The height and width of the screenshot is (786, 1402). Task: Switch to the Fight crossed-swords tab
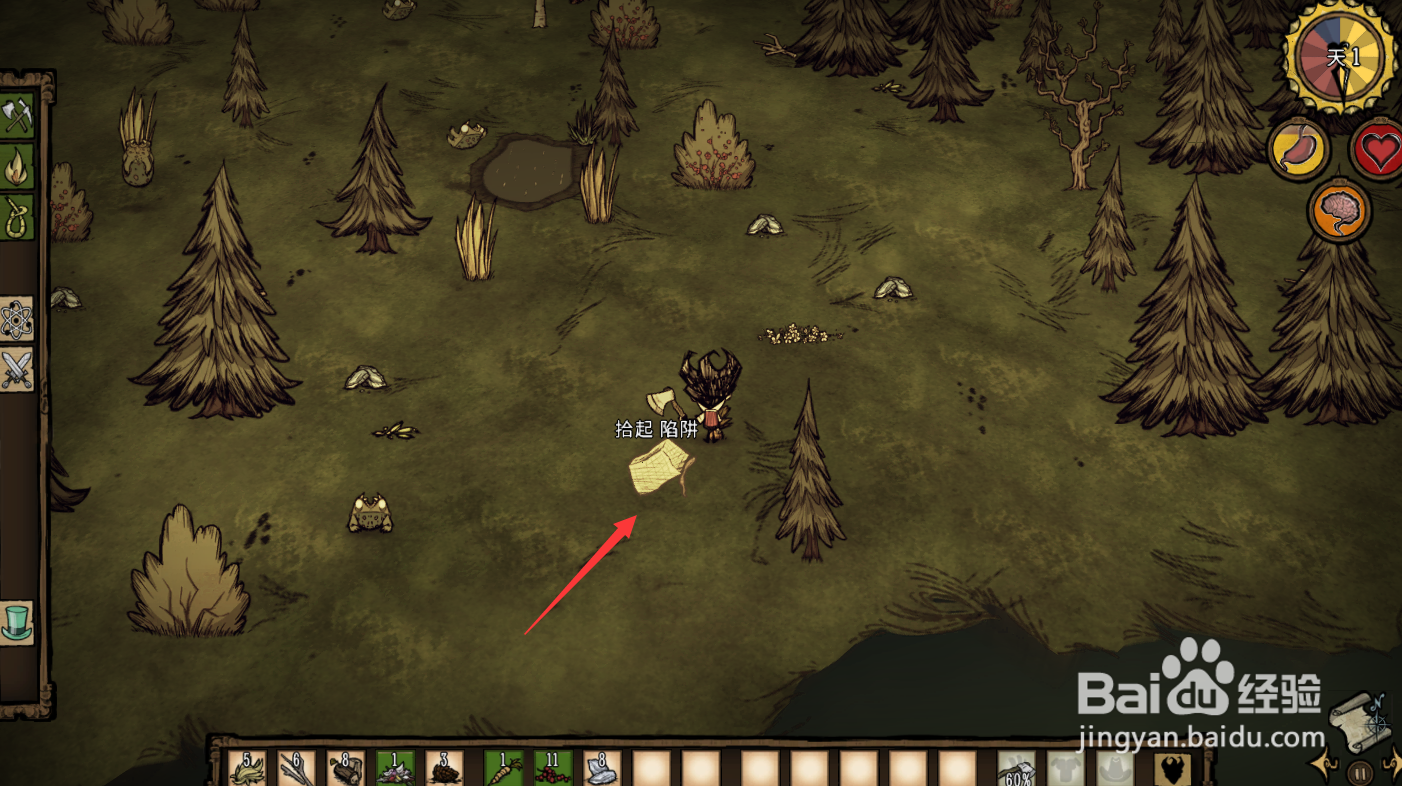tap(18, 370)
